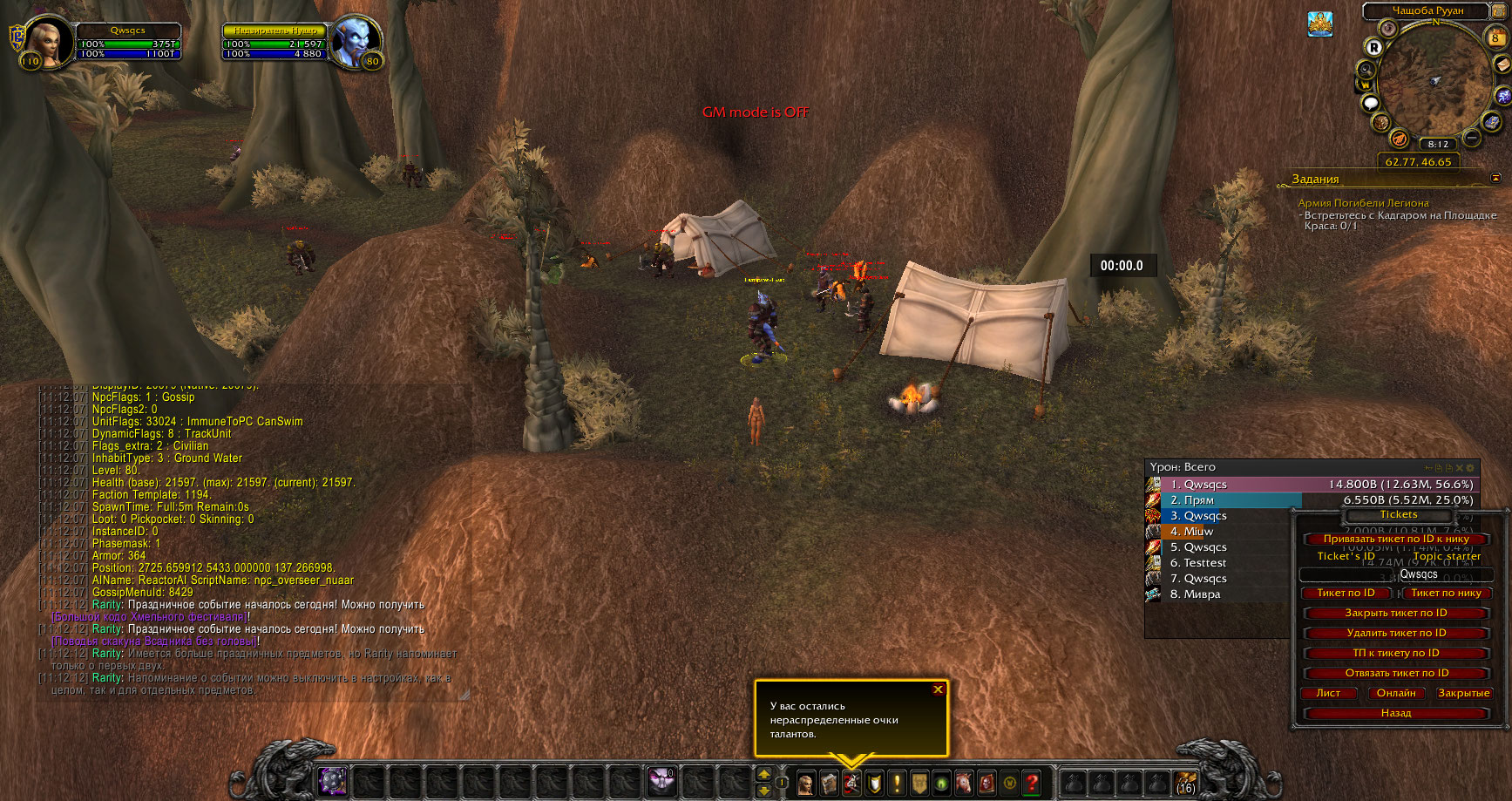Open the calendar button showing 8
The width and height of the screenshot is (1512, 801).
click(x=1495, y=37)
